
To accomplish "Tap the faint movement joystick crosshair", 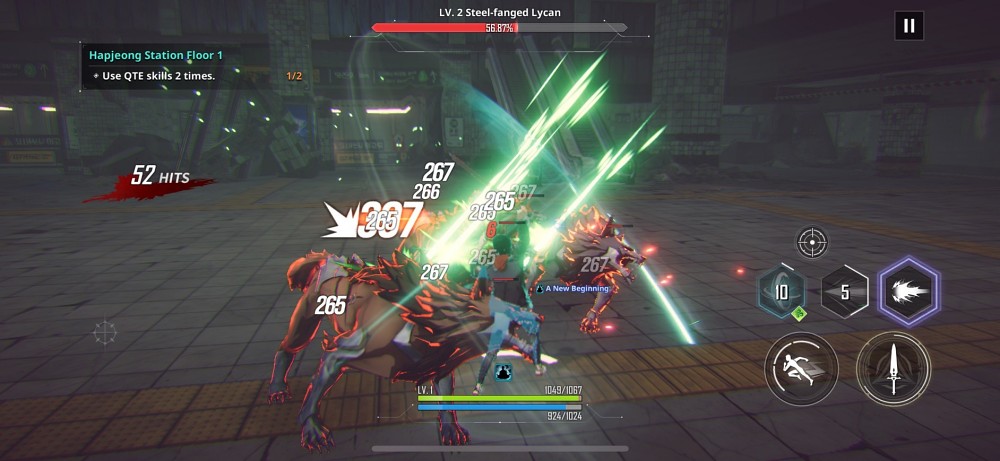I will click(105, 332).
